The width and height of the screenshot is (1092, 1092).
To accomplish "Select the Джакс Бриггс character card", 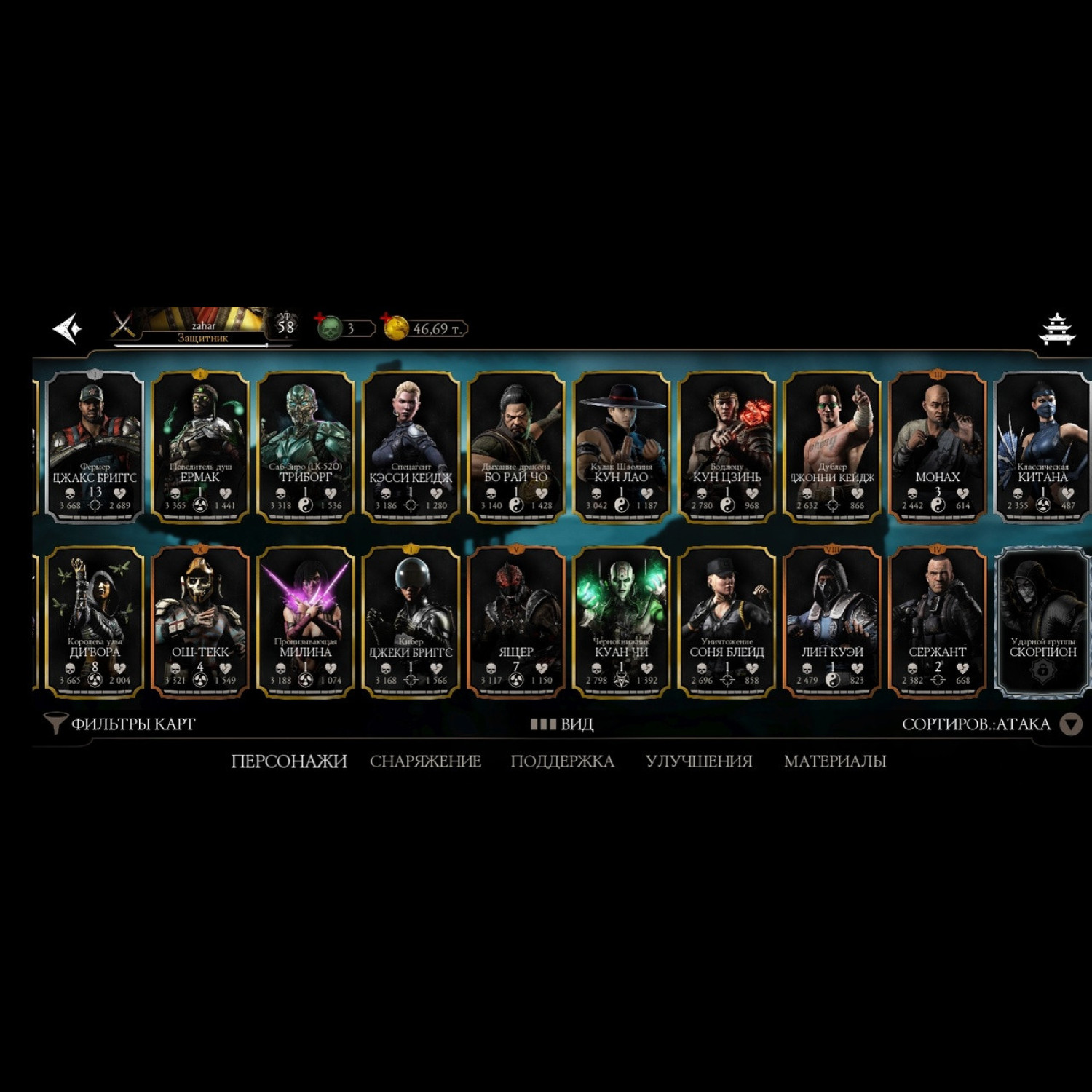I will [95, 447].
